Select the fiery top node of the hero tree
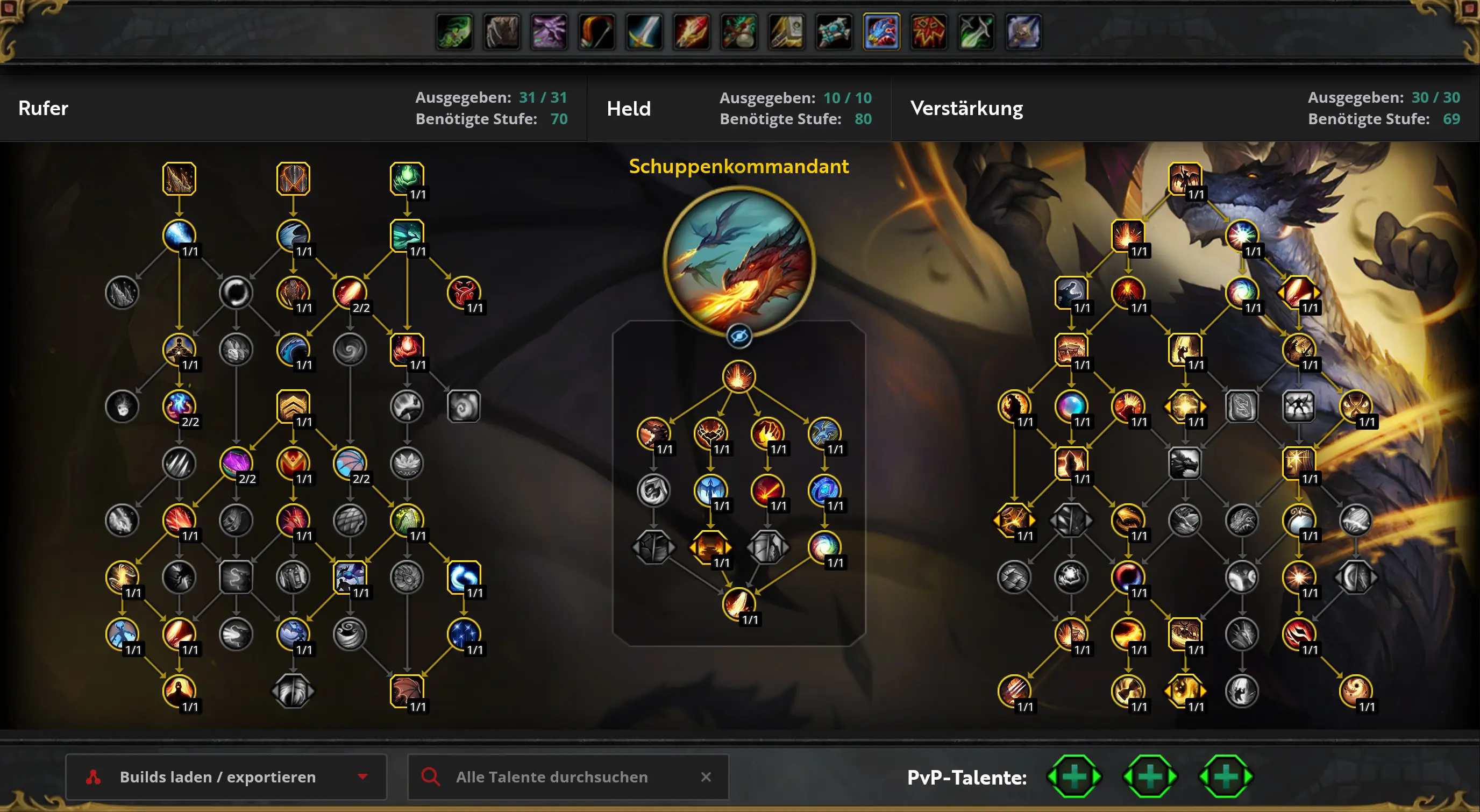Screen dimensions: 1480x812 tap(739, 376)
